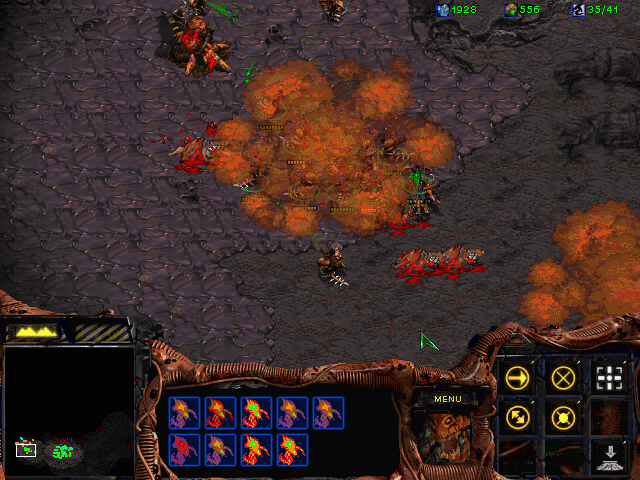Viewport: 640px width, 480px height.
Task: Select the Patrol command
Action: (x=517, y=417)
